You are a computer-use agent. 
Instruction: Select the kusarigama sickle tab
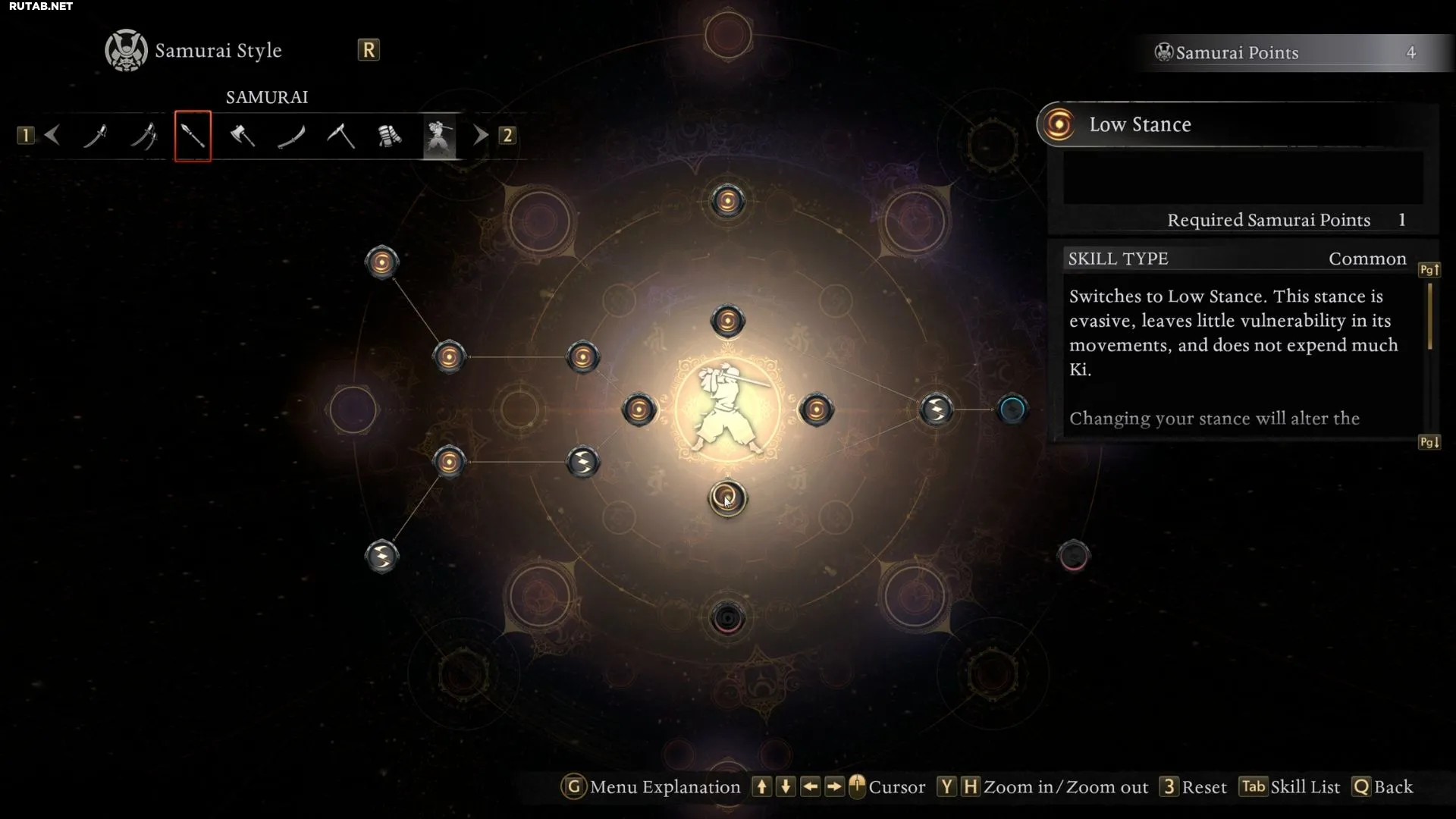click(x=340, y=136)
